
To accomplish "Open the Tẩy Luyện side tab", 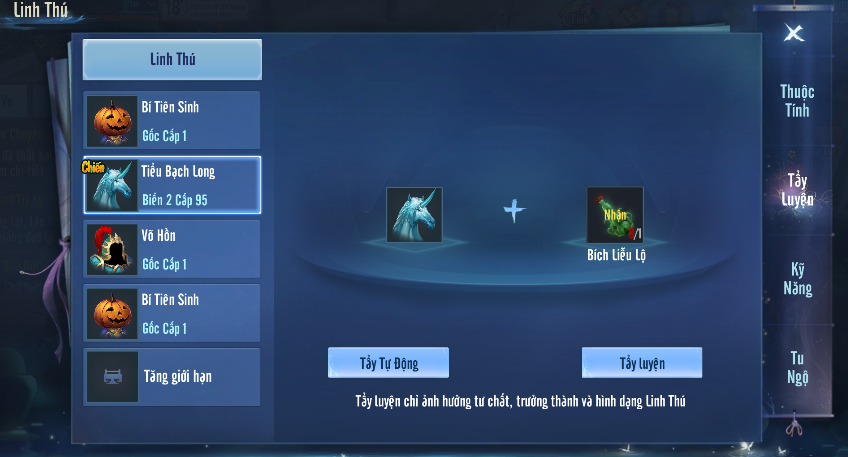I will 797,190.
